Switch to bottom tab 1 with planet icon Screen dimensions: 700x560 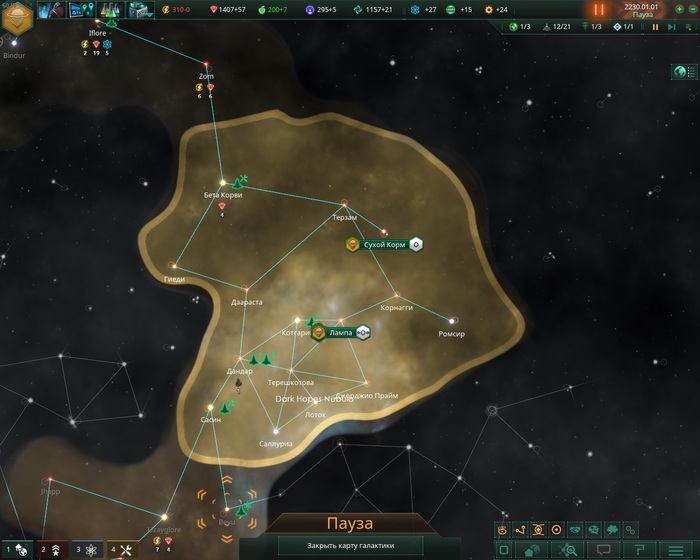(x=20, y=549)
